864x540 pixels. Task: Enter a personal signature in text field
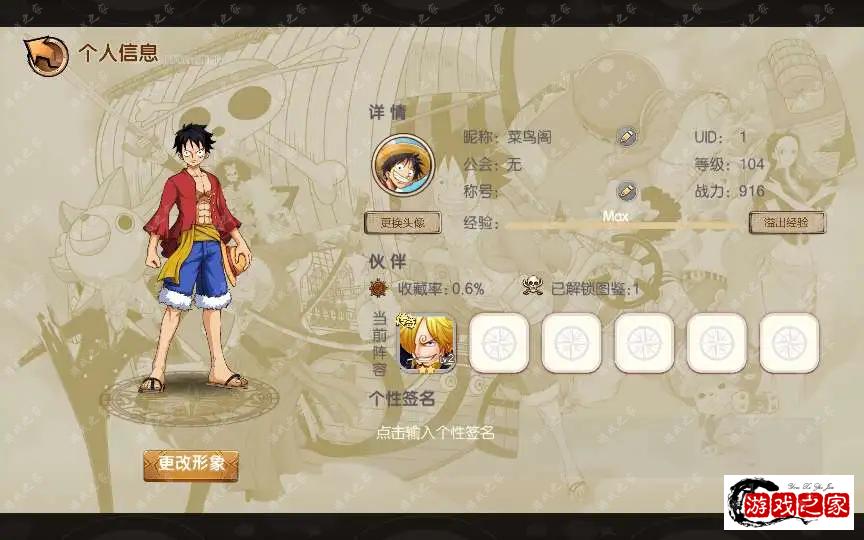click(x=436, y=433)
